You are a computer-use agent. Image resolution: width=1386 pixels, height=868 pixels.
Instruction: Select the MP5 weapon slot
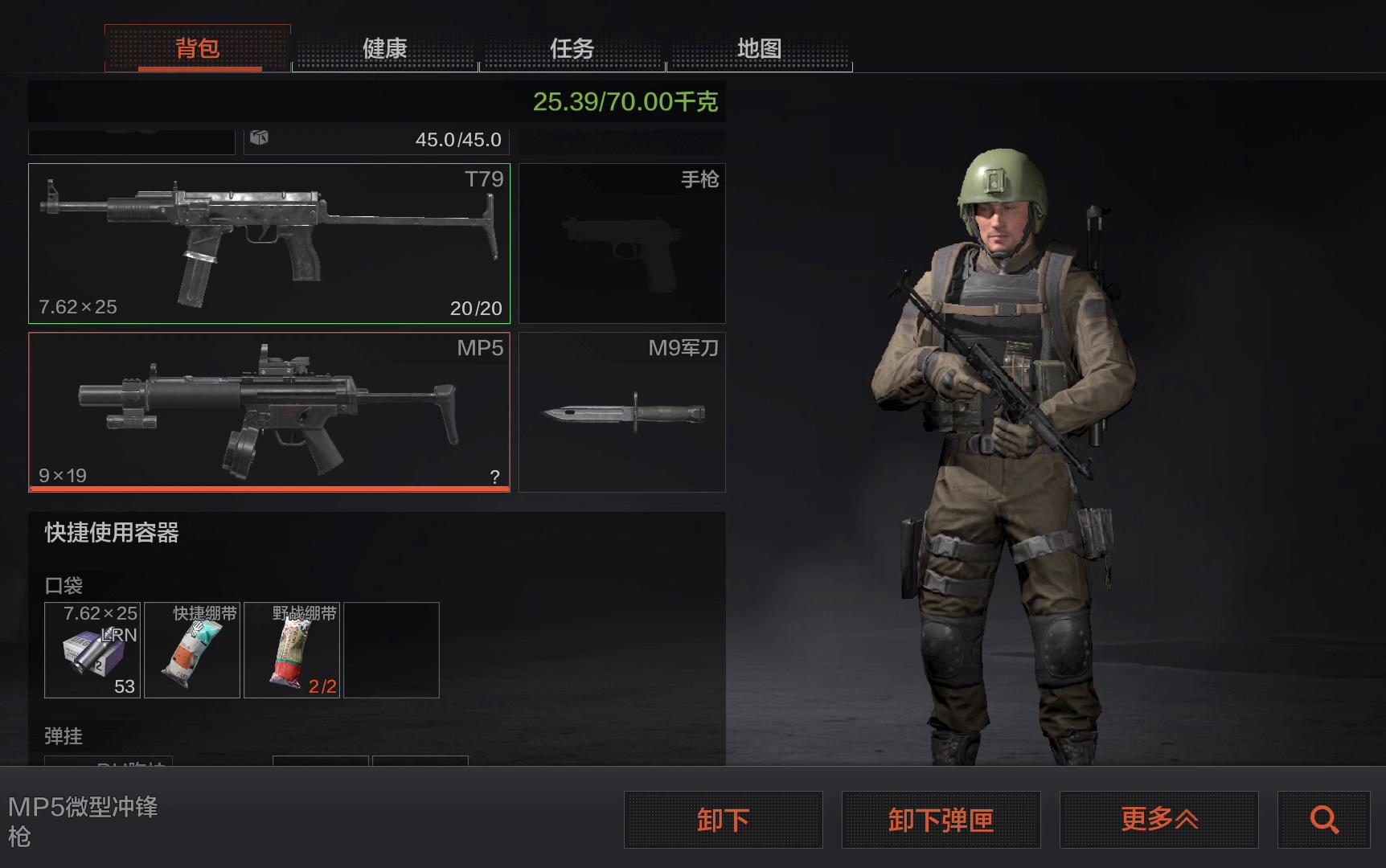269,411
